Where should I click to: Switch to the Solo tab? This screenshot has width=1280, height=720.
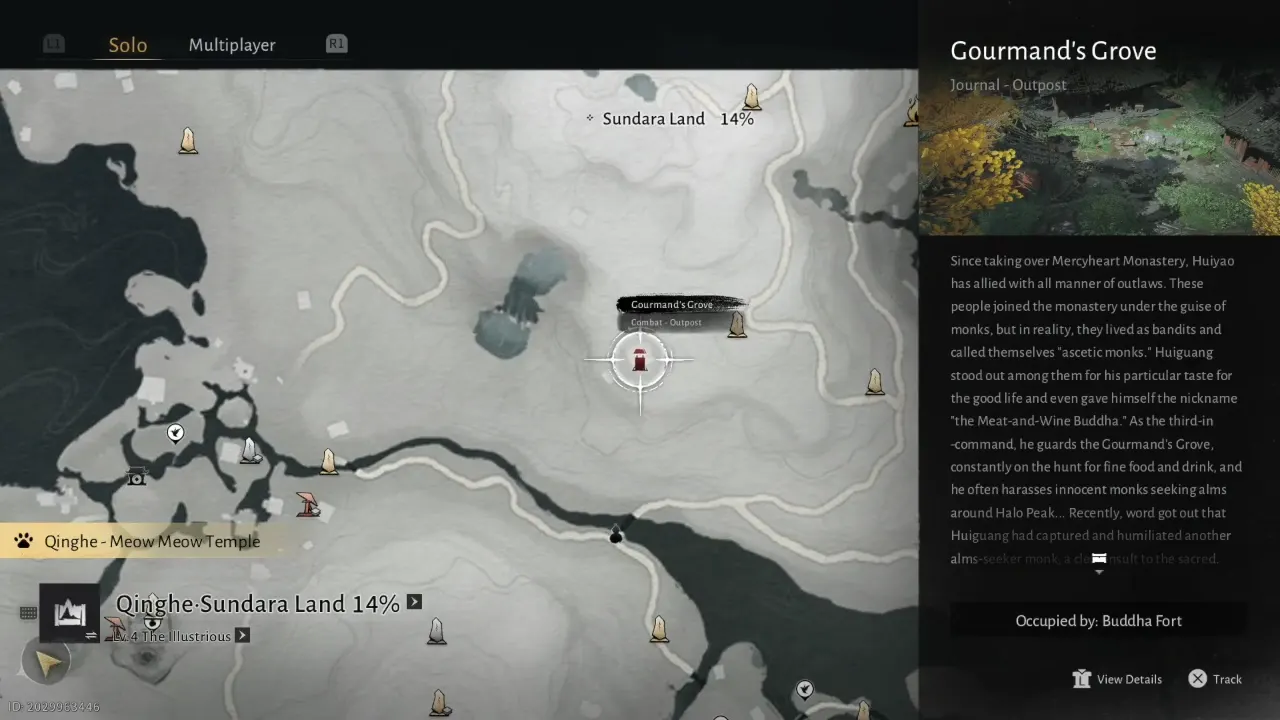pyautogui.click(x=128, y=45)
